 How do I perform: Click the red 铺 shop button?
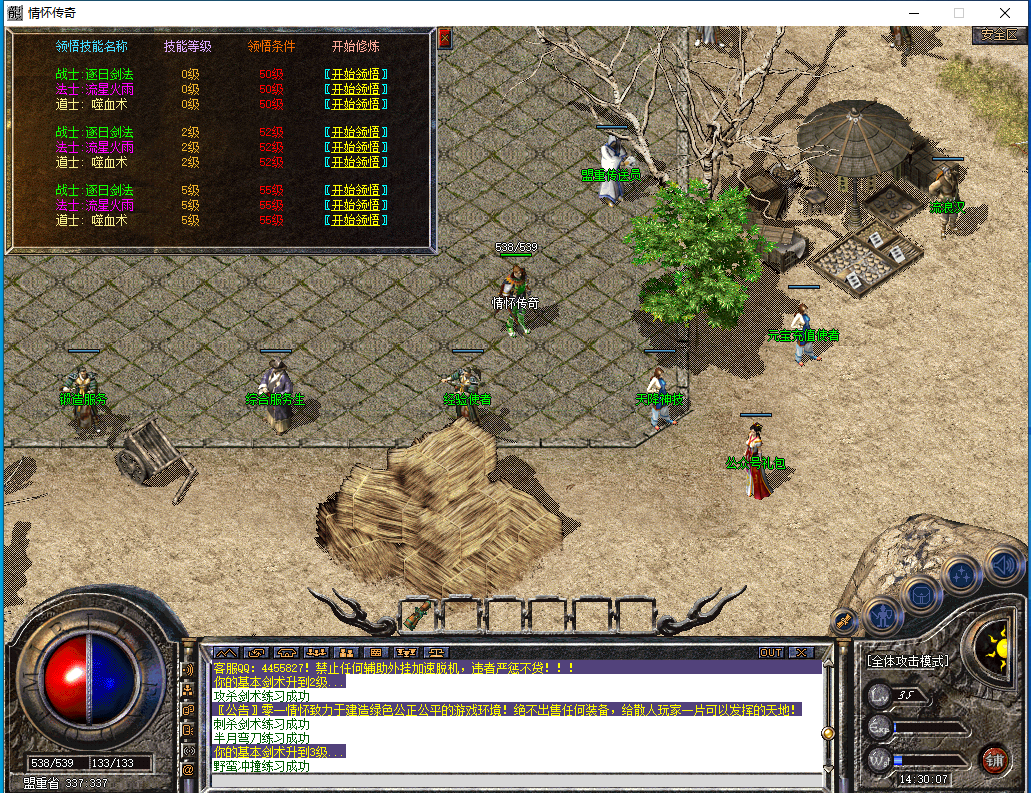[x=993, y=758]
